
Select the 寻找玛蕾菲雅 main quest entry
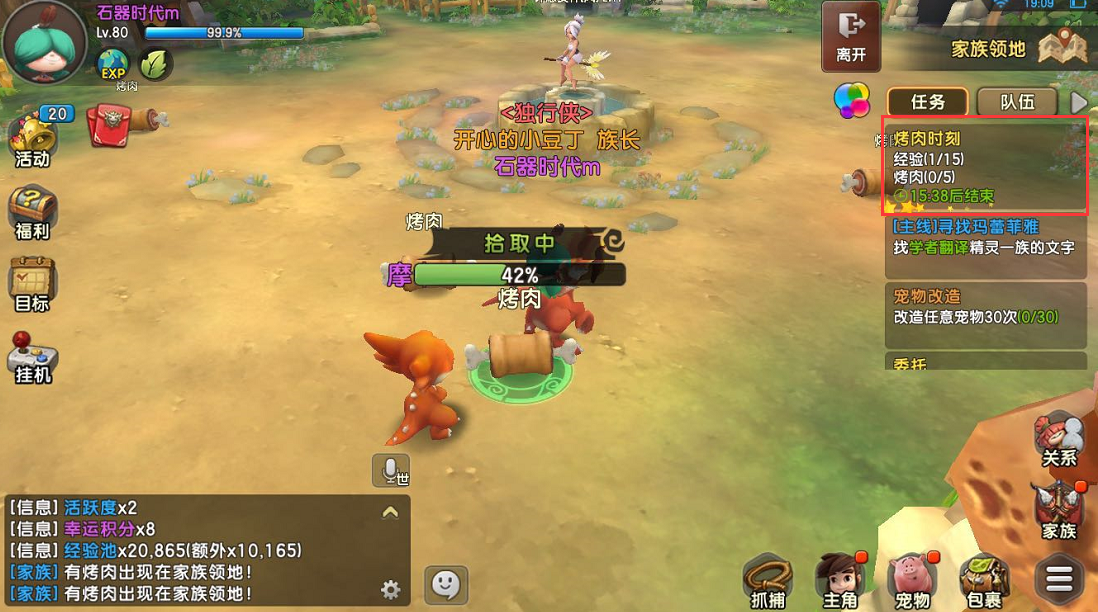click(x=985, y=236)
